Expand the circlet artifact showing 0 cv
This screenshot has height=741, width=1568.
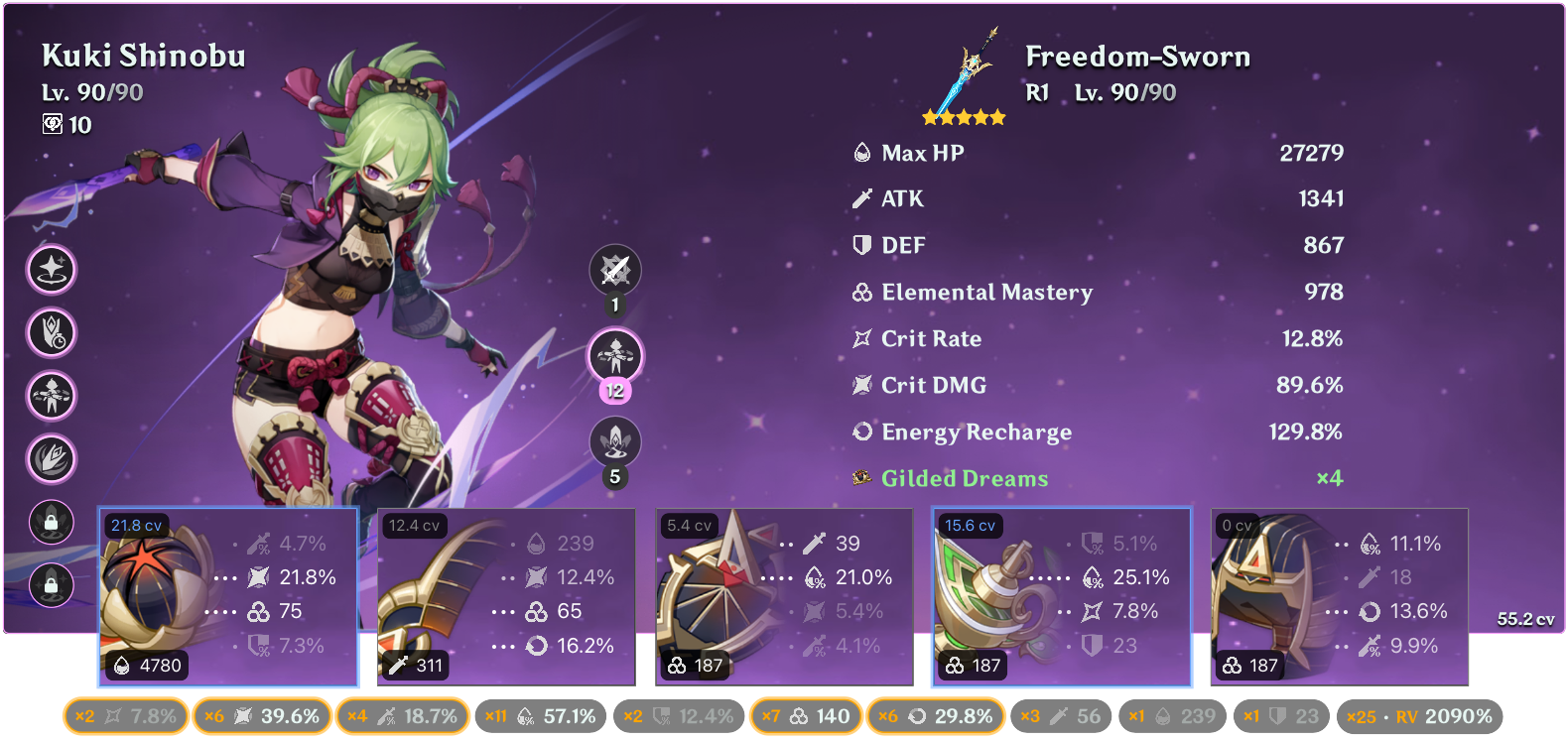click(x=1338, y=595)
